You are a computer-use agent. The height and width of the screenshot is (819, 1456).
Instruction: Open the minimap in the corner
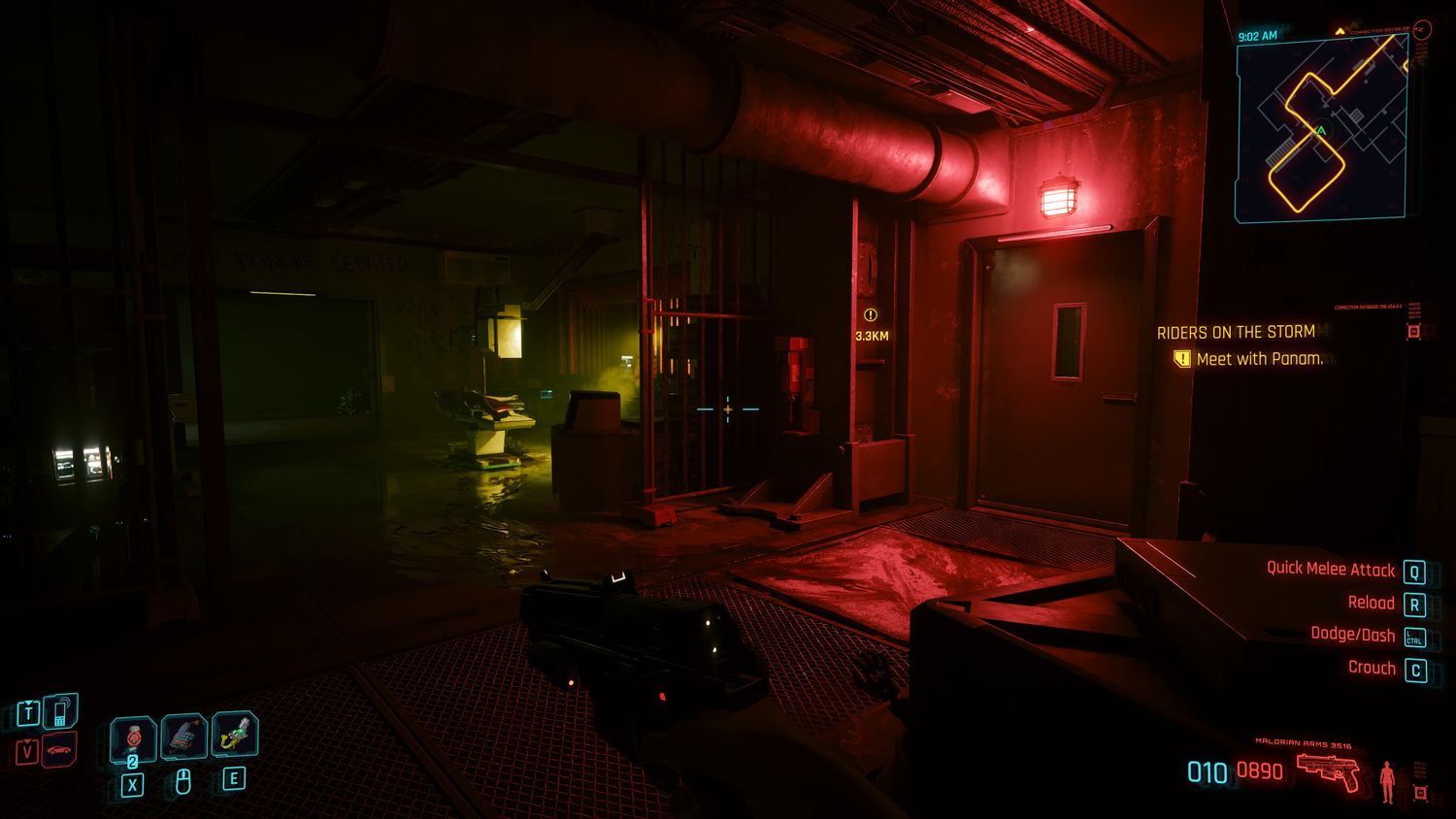point(1322,128)
